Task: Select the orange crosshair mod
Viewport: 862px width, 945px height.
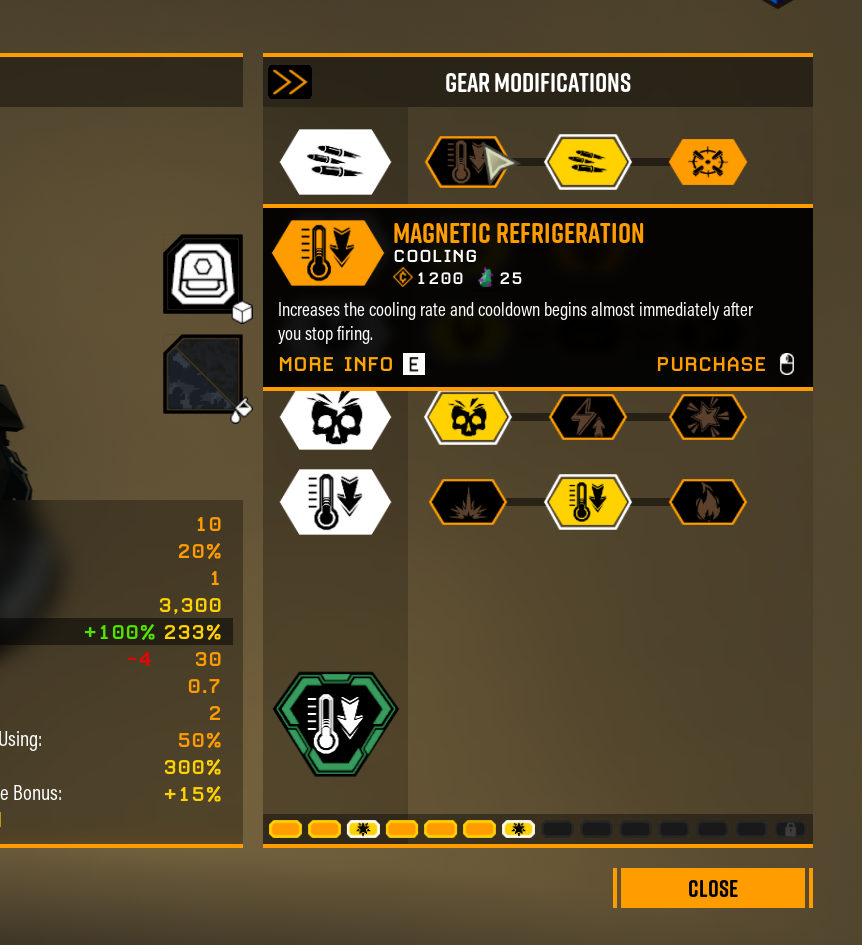Action: (707, 161)
